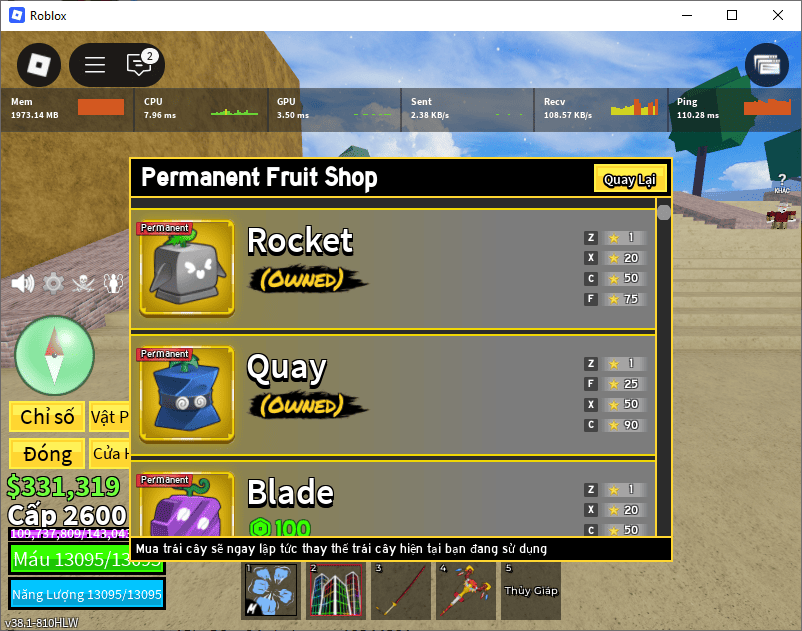This screenshot has width=802, height=631.
Task: Open the gear settings icon
Action: click(x=53, y=283)
